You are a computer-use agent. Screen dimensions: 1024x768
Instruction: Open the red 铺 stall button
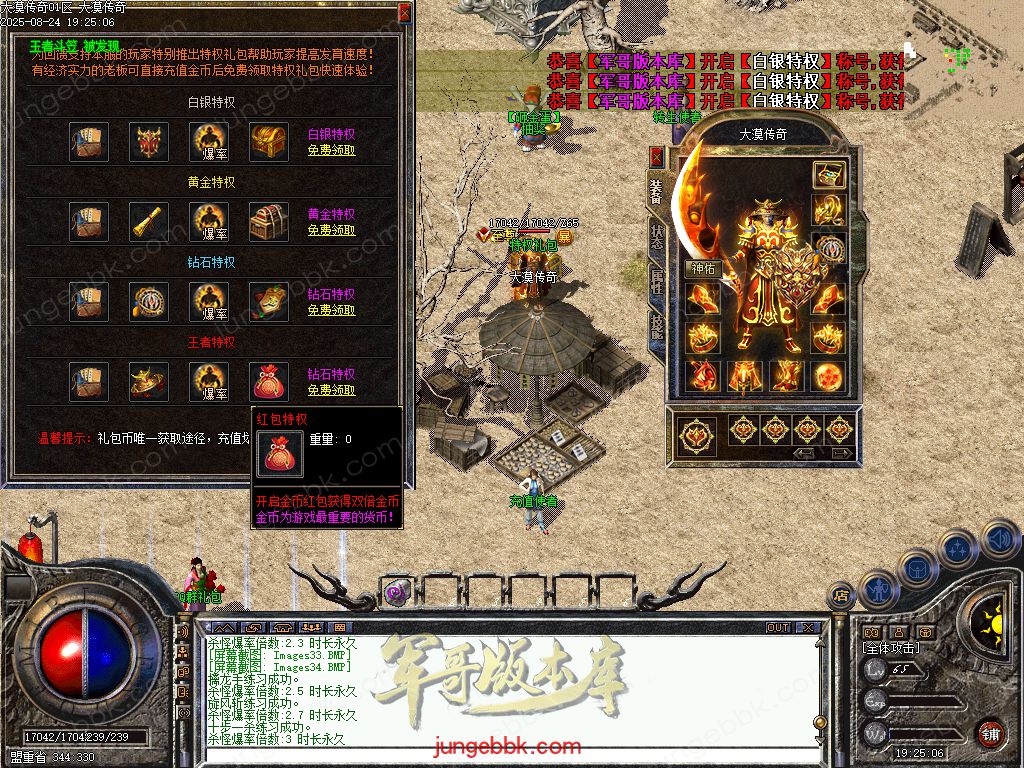(x=989, y=733)
